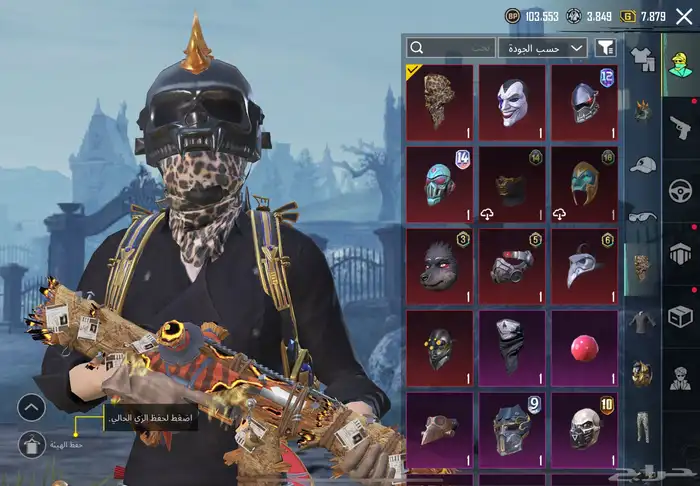Image resolution: width=700 pixels, height=486 pixels.
Task: Select the equipped leopard-print face mask
Action: 440,102
